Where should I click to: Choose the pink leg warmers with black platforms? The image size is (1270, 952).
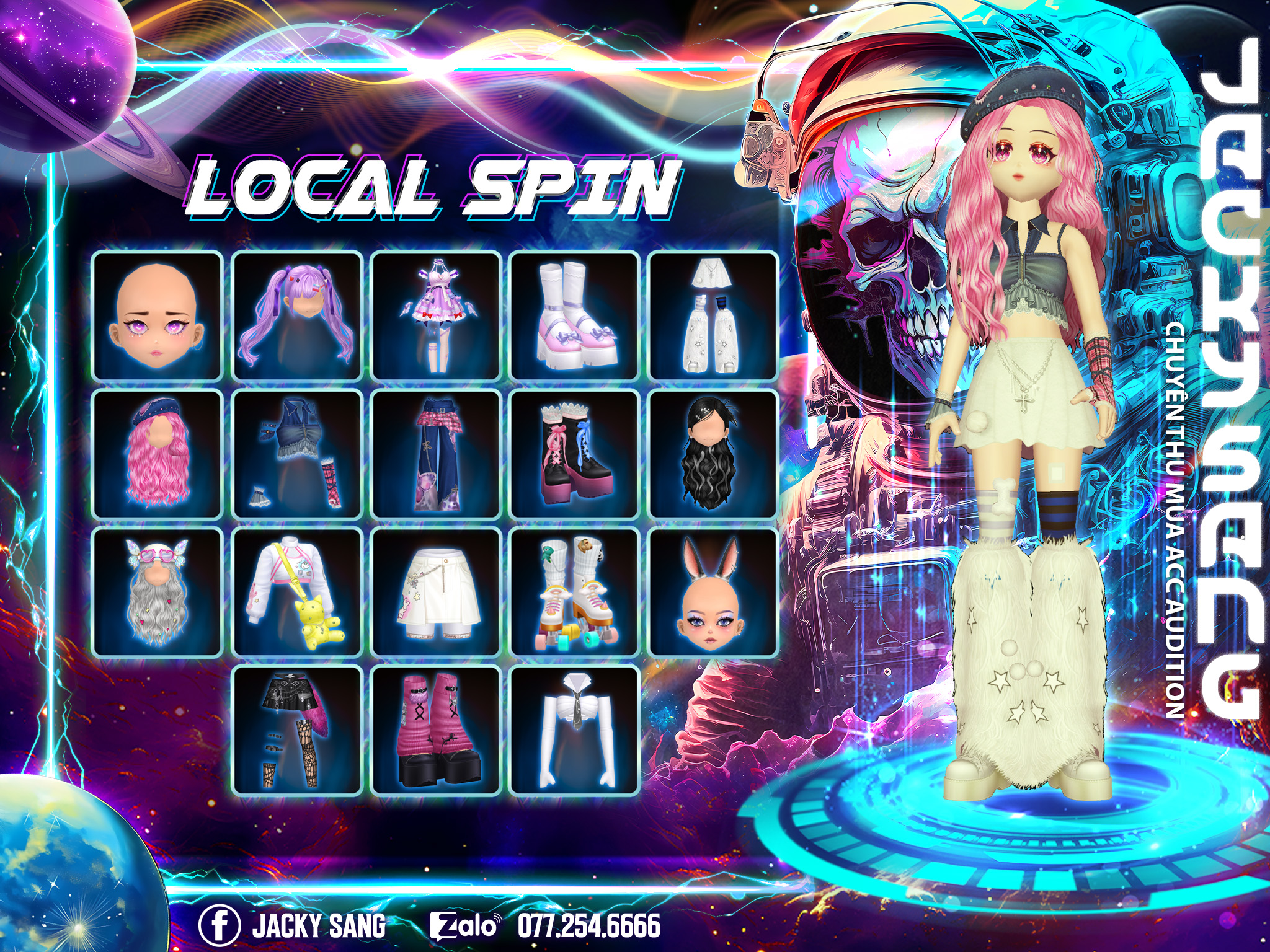pyautogui.click(x=436, y=730)
